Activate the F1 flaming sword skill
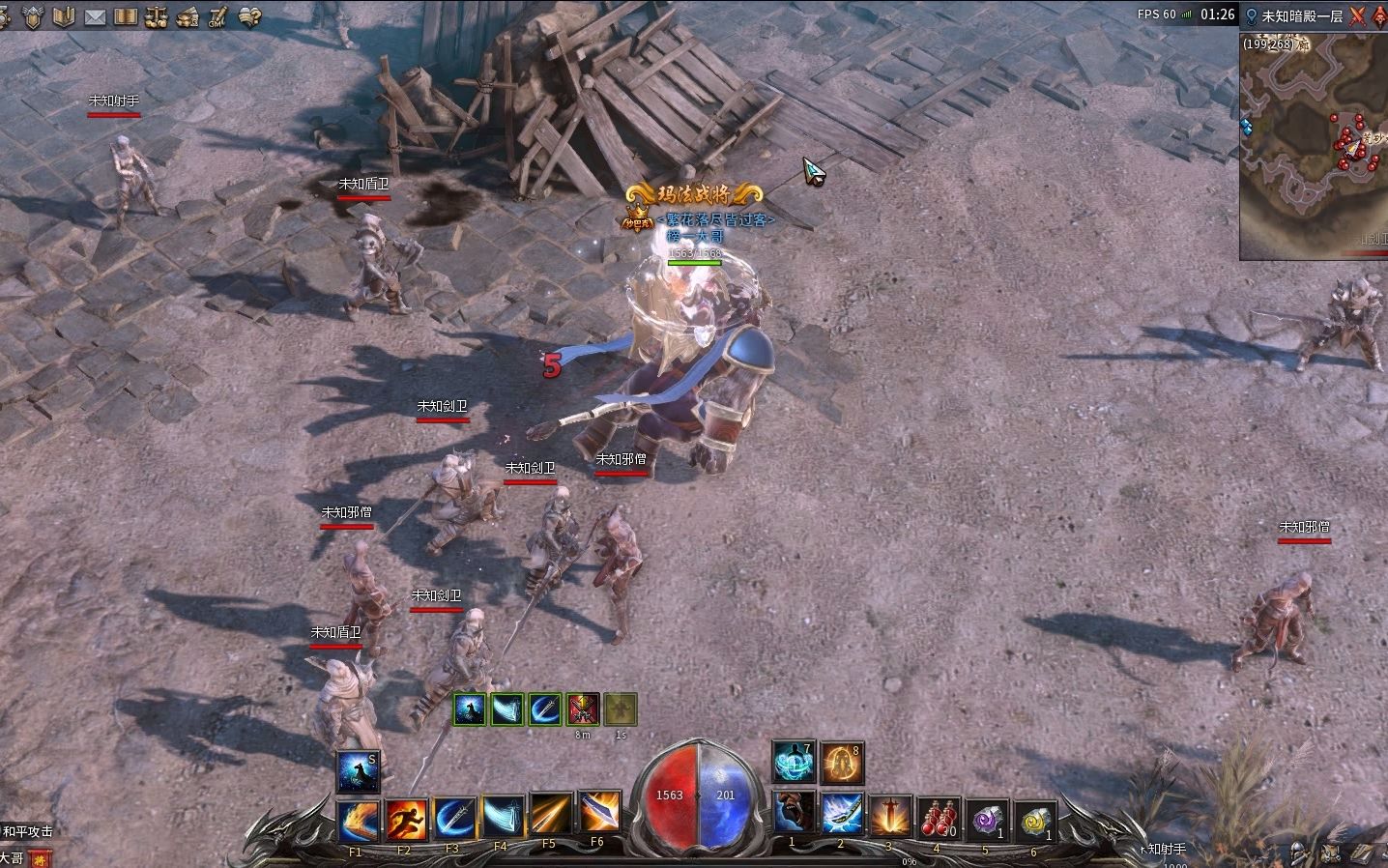This screenshot has height=868, width=1388. (356, 819)
